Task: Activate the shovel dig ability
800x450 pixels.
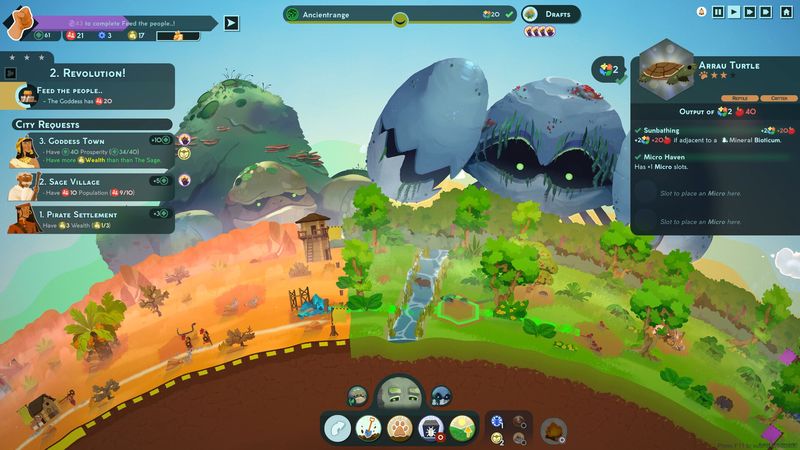Action: pyautogui.click(x=369, y=427)
